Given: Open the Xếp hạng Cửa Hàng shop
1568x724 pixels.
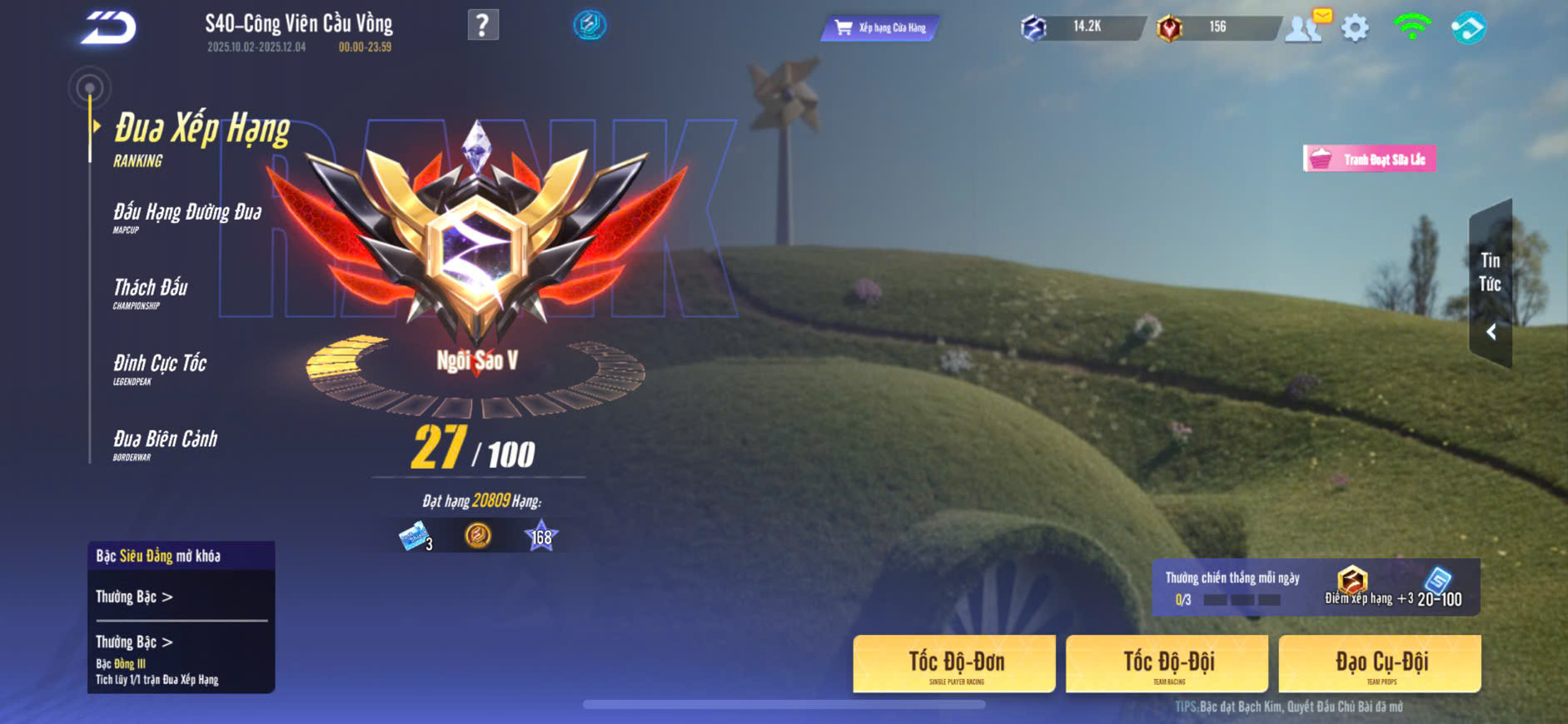Looking at the screenshot, I should tap(881, 27).
